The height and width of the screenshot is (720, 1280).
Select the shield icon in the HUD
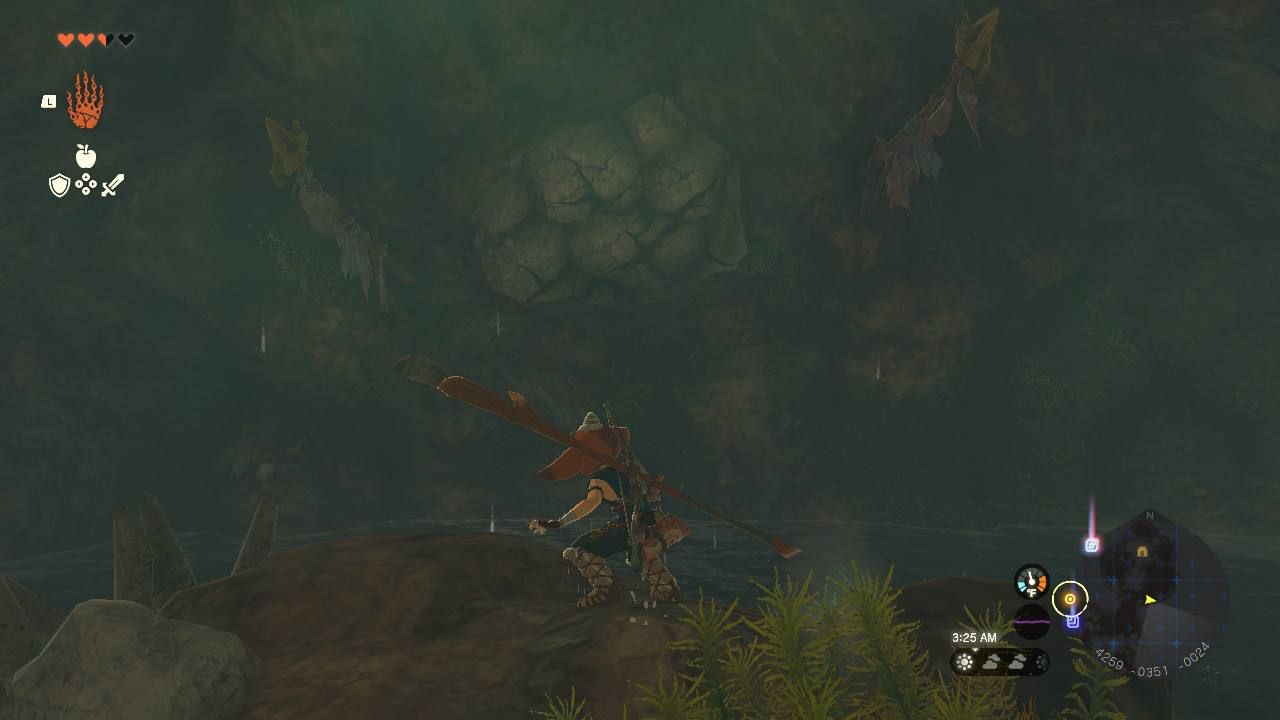click(x=58, y=186)
